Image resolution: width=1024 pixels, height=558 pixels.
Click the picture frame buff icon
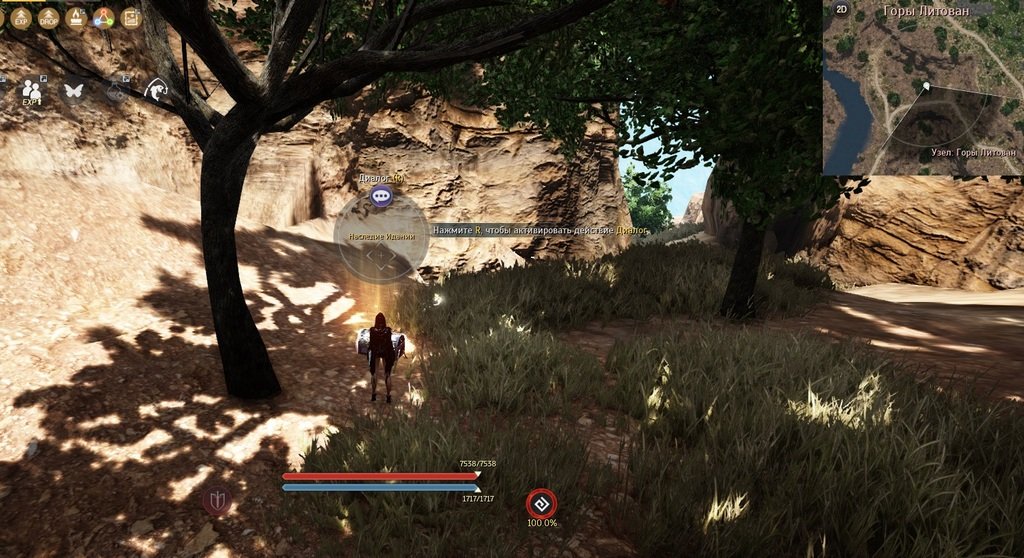coord(130,18)
